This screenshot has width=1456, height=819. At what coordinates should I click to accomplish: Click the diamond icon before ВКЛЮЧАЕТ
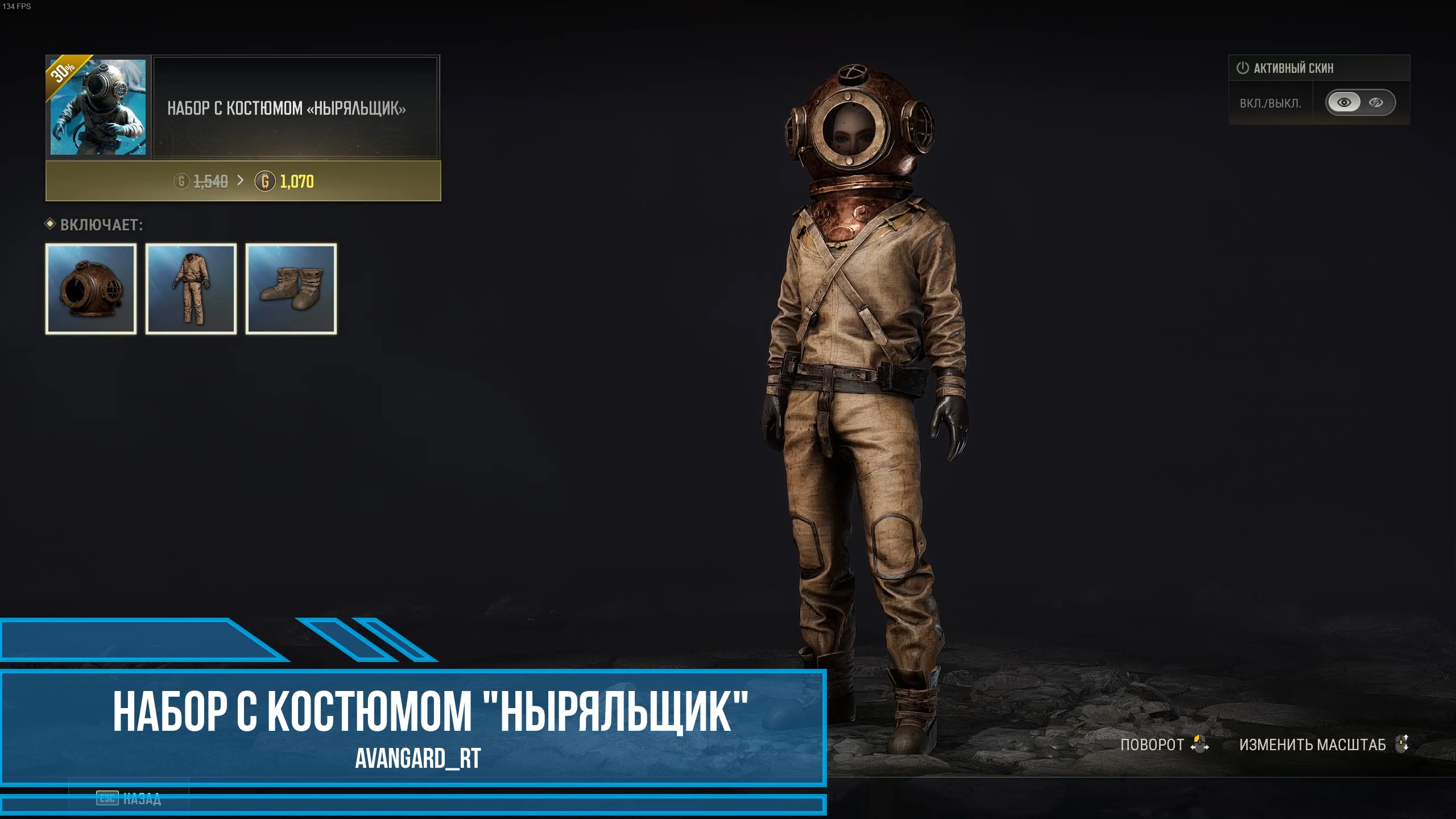[x=51, y=225]
